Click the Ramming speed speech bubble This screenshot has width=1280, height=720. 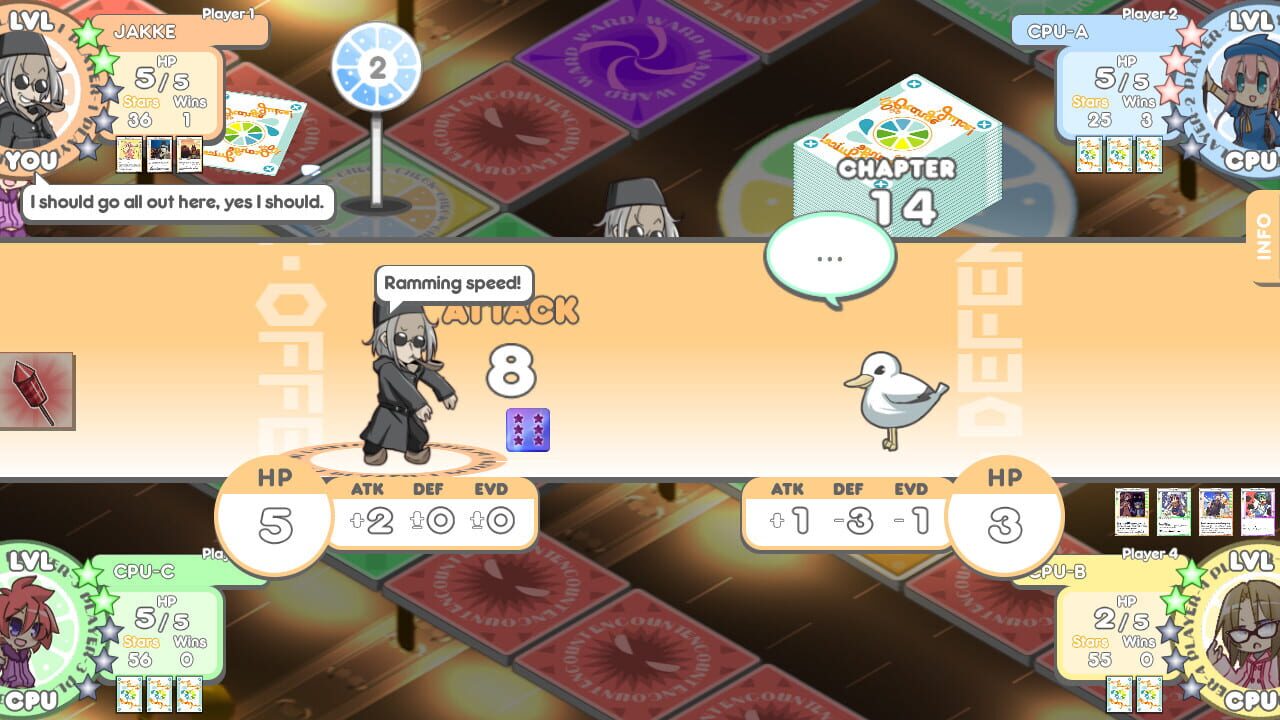[454, 284]
